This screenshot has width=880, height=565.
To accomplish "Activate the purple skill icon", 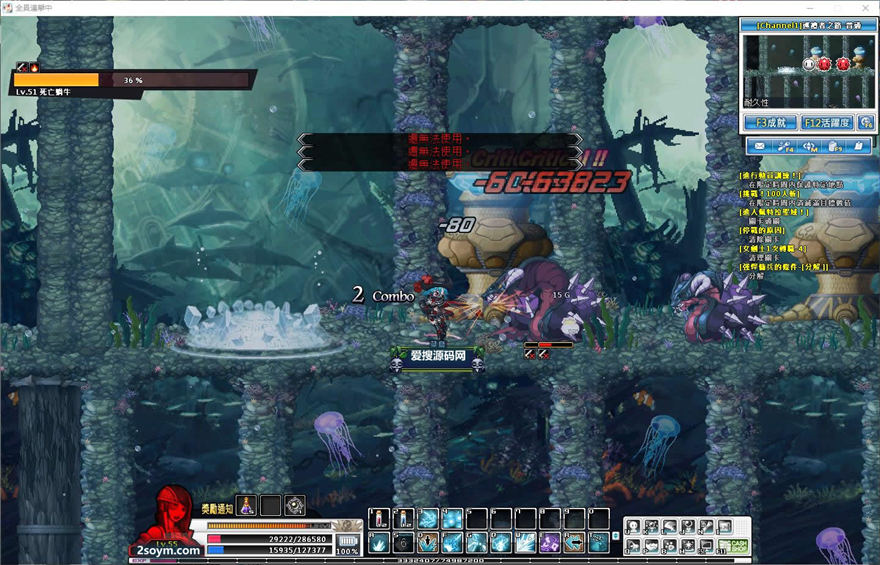I will [x=549, y=543].
